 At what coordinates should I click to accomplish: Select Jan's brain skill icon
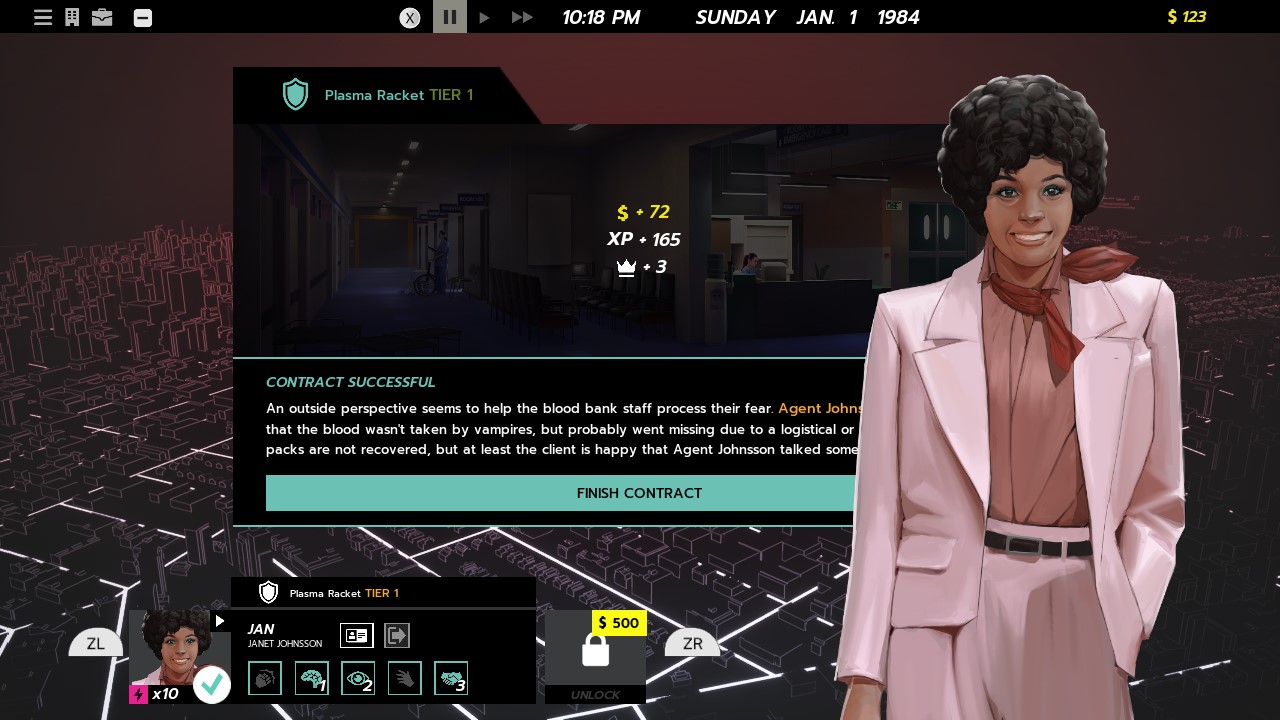click(312, 678)
